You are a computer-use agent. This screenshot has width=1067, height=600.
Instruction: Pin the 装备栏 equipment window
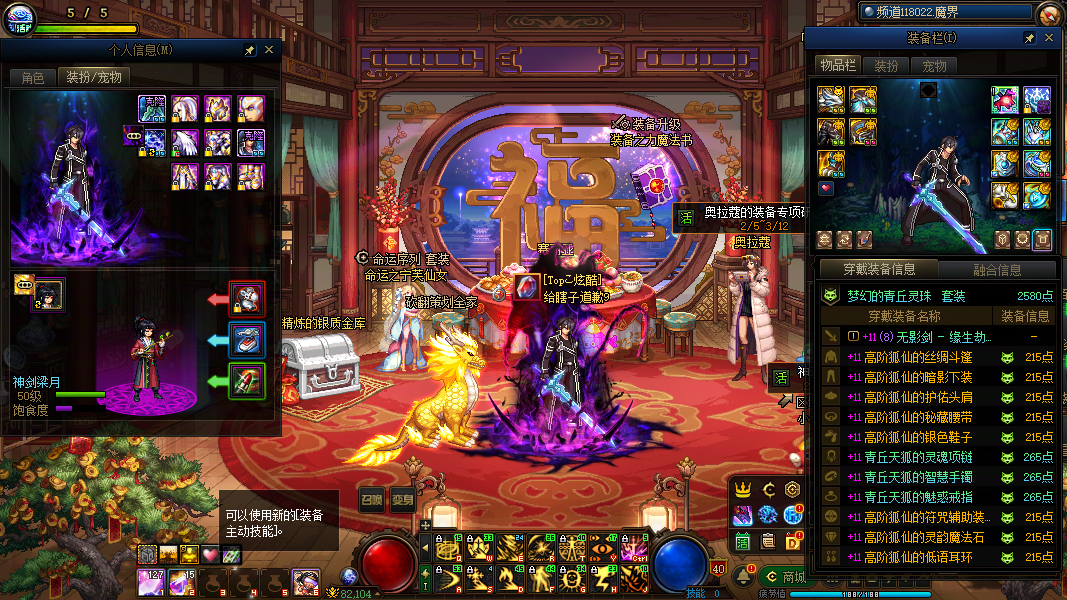pos(1029,38)
